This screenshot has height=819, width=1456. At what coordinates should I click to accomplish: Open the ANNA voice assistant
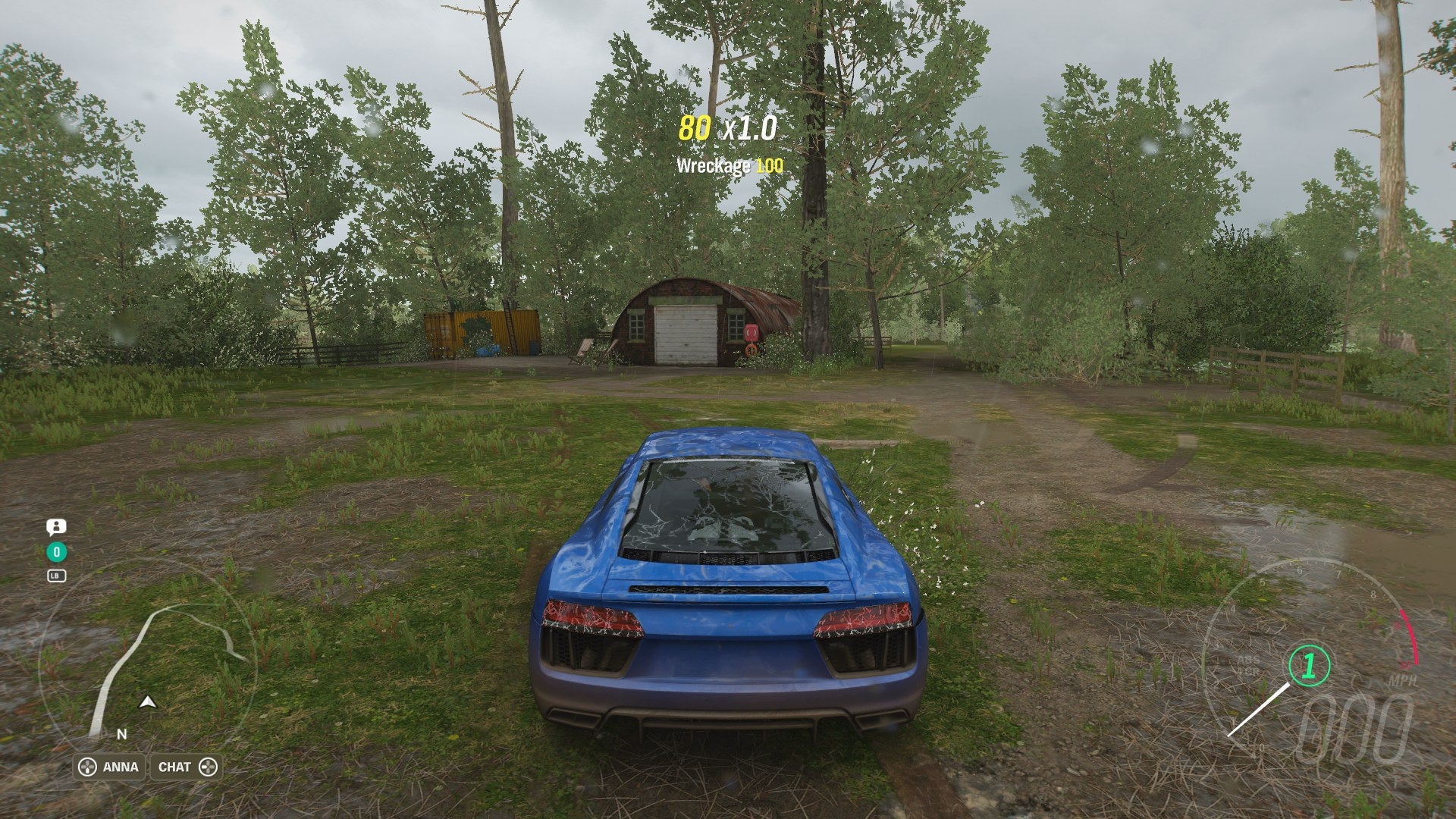coord(121,767)
